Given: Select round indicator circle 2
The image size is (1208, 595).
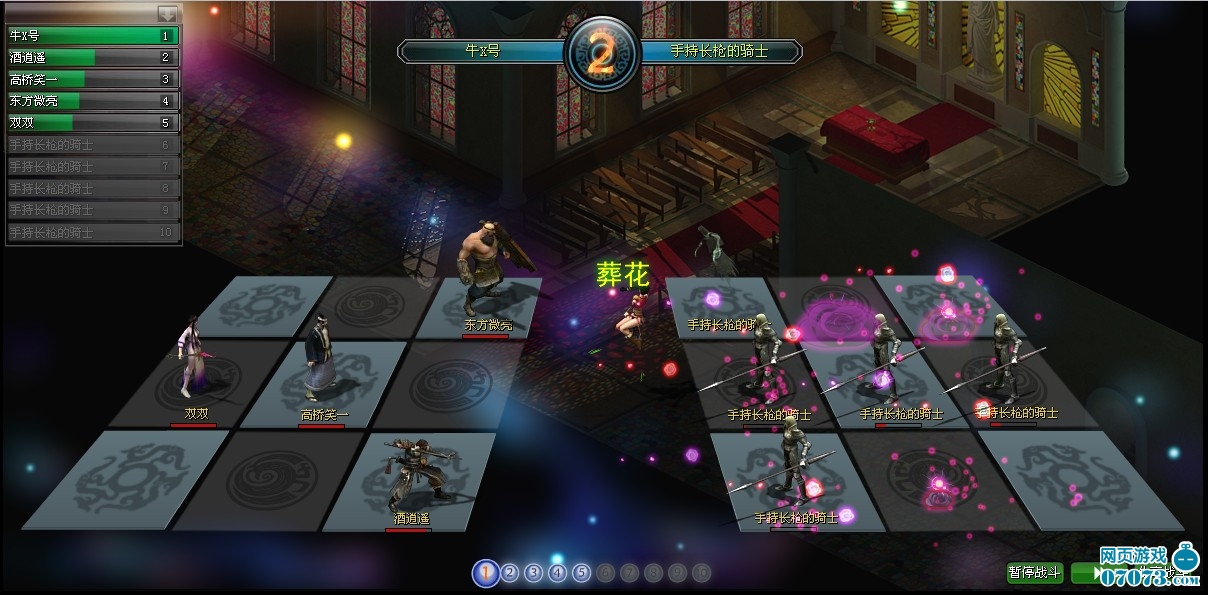Looking at the screenshot, I should click(510, 573).
